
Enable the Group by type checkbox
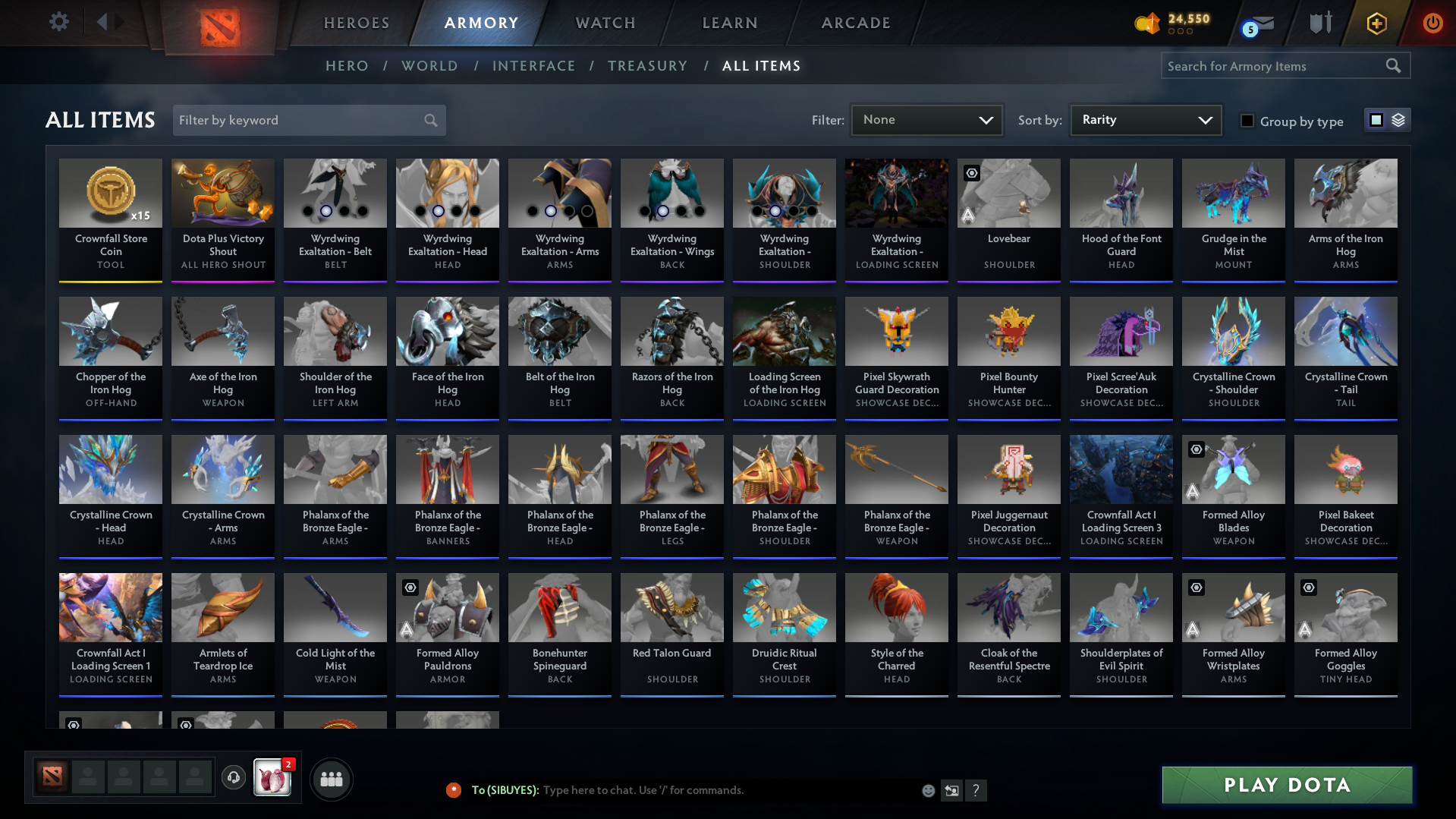point(1247,121)
